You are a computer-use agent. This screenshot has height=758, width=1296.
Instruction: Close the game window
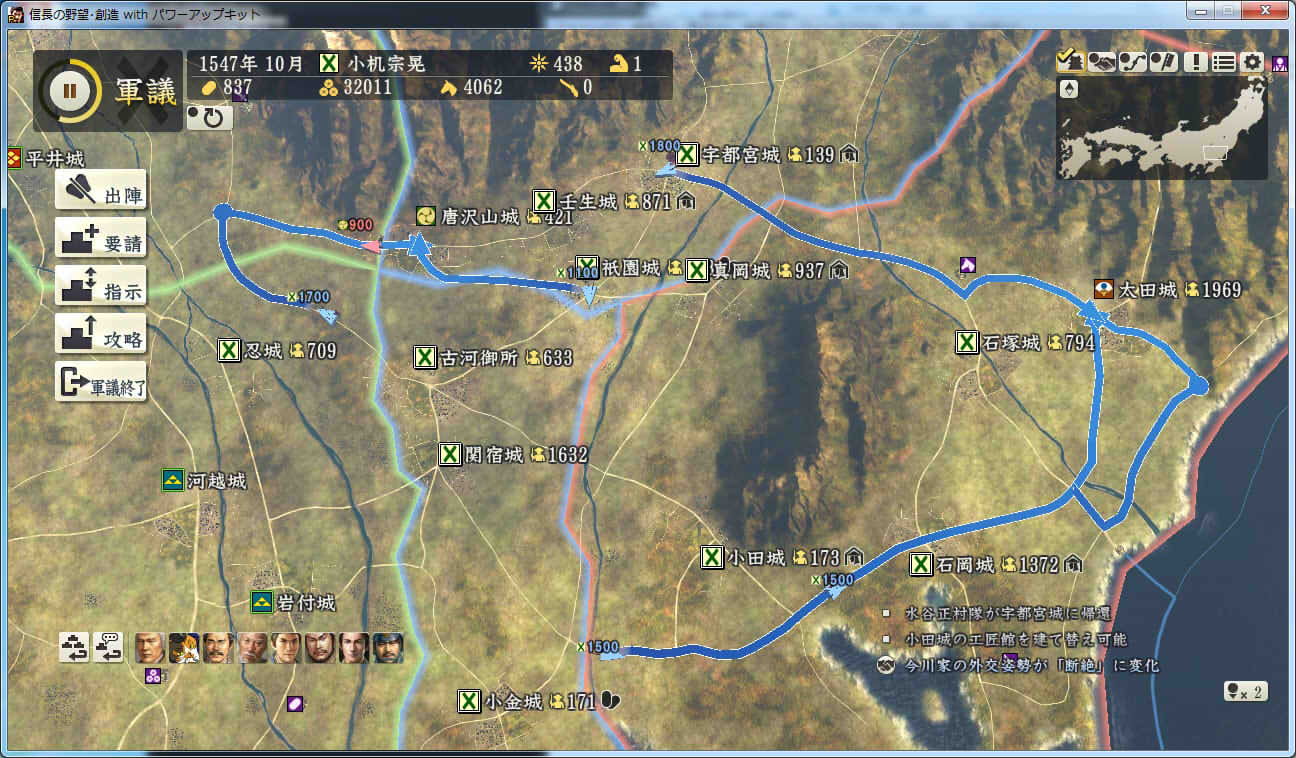[1266, 12]
